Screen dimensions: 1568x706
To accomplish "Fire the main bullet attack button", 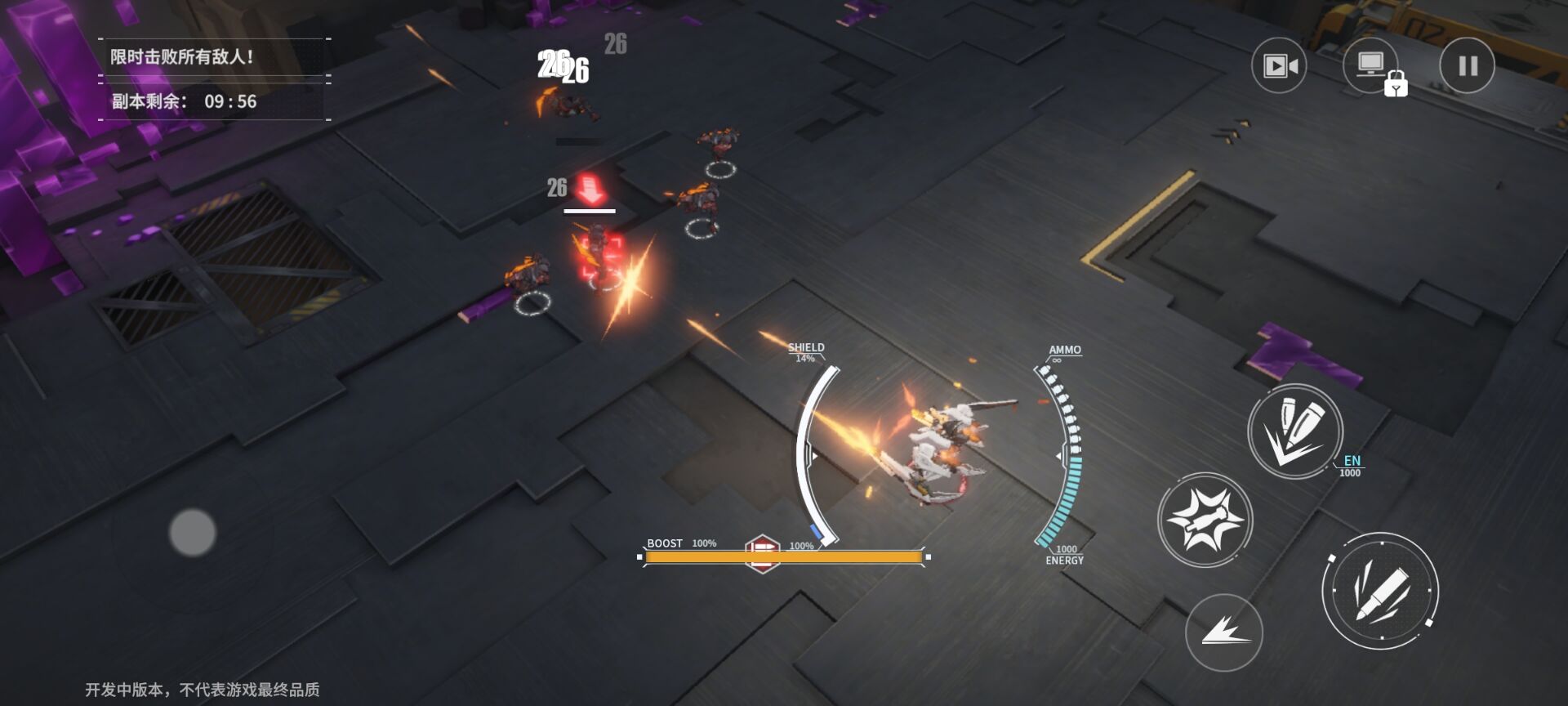I will (1379, 590).
